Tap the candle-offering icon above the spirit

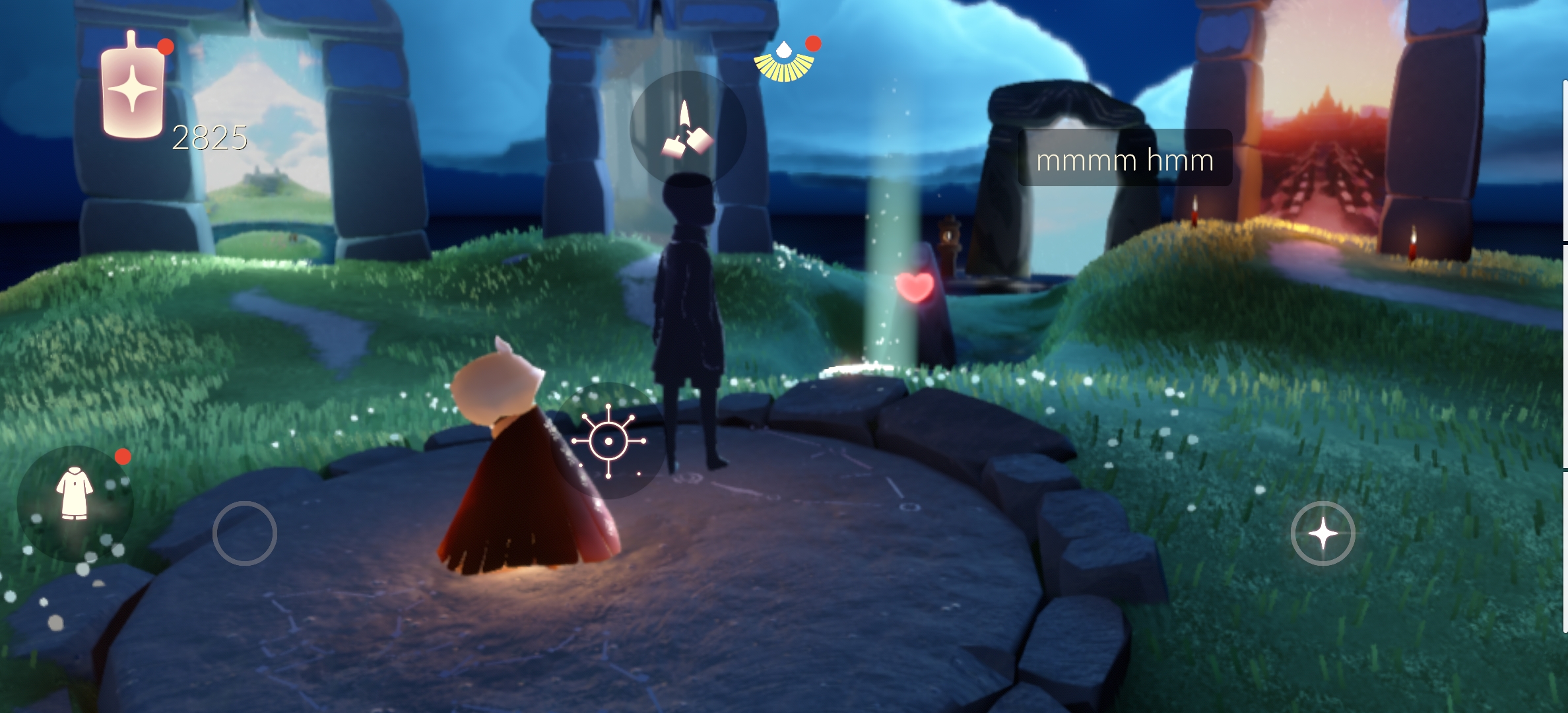688,129
